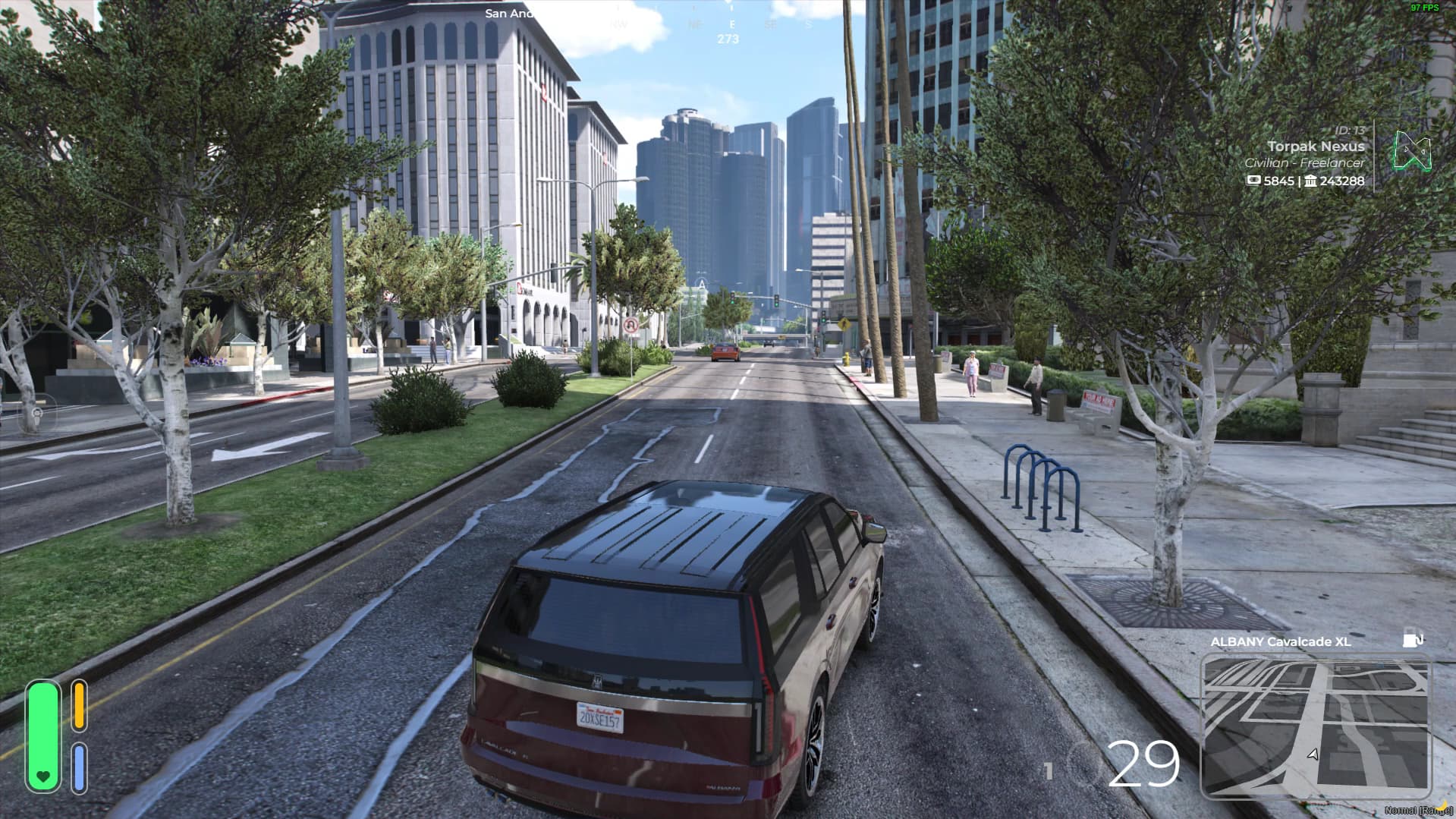1456x819 pixels.
Task: Click the bank building icon
Action: [x=1310, y=181]
